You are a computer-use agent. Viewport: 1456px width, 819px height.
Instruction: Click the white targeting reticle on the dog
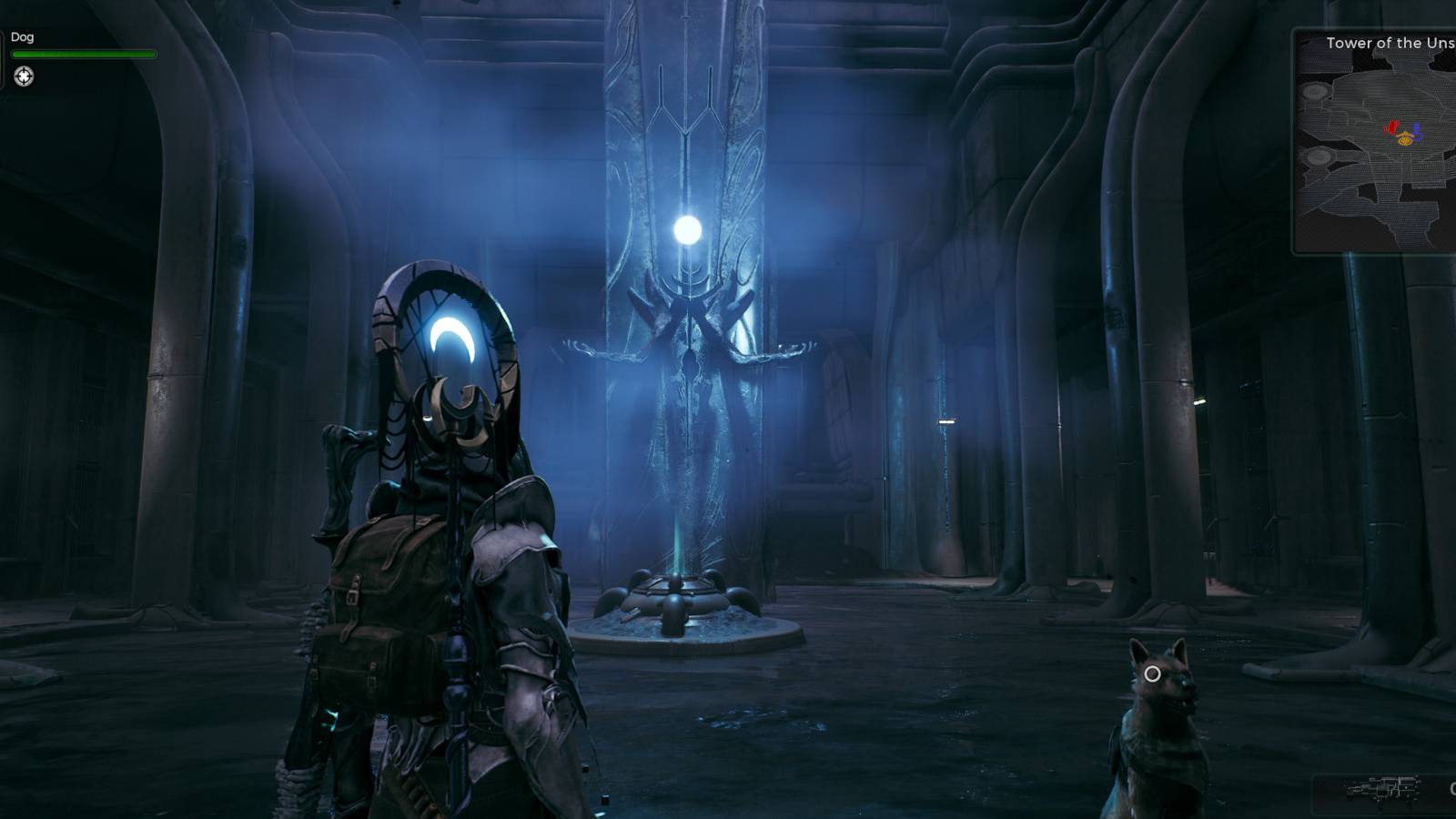tap(1154, 674)
